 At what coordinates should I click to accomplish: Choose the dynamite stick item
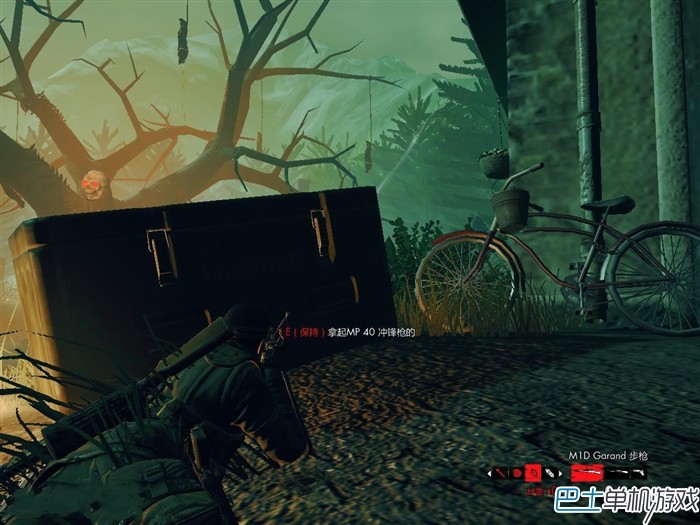501,473
